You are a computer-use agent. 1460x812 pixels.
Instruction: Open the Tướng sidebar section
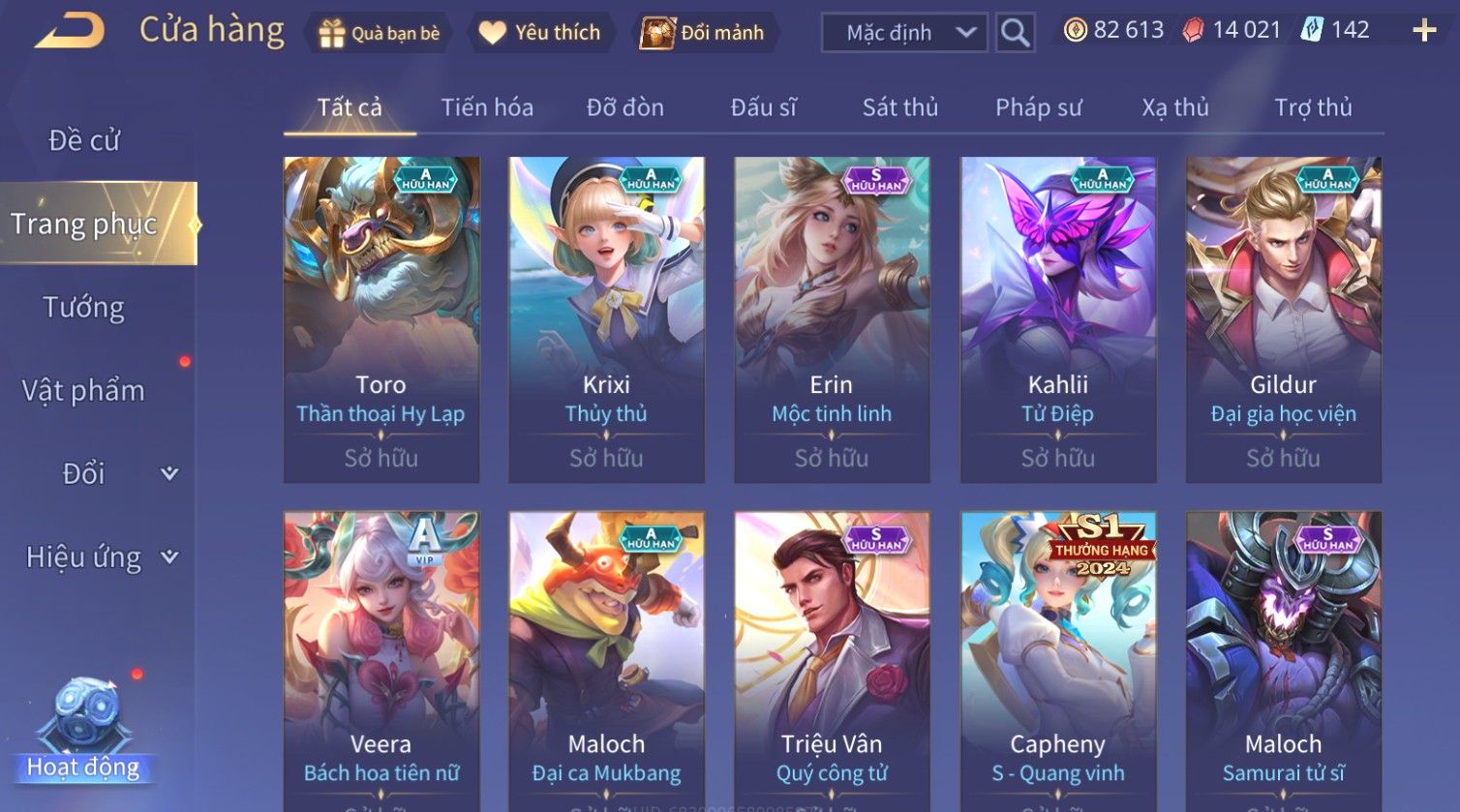click(84, 308)
